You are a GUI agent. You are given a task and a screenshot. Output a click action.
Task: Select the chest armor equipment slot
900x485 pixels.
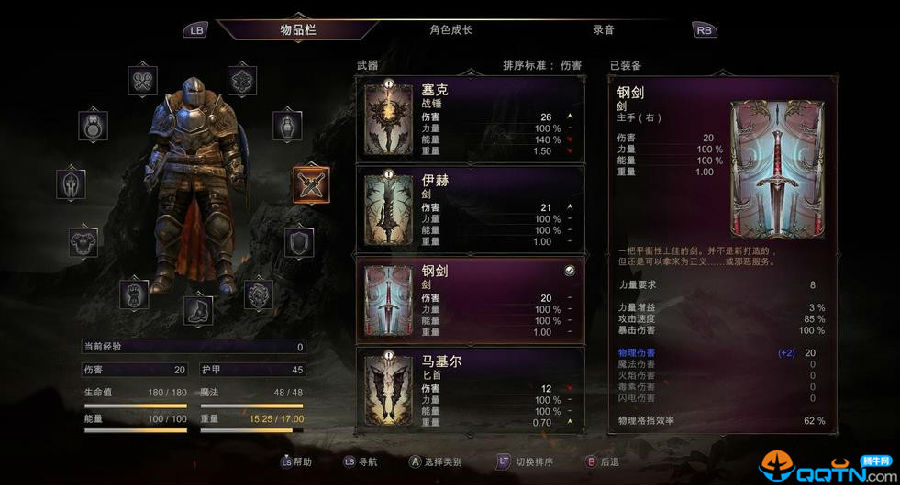coord(83,241)
